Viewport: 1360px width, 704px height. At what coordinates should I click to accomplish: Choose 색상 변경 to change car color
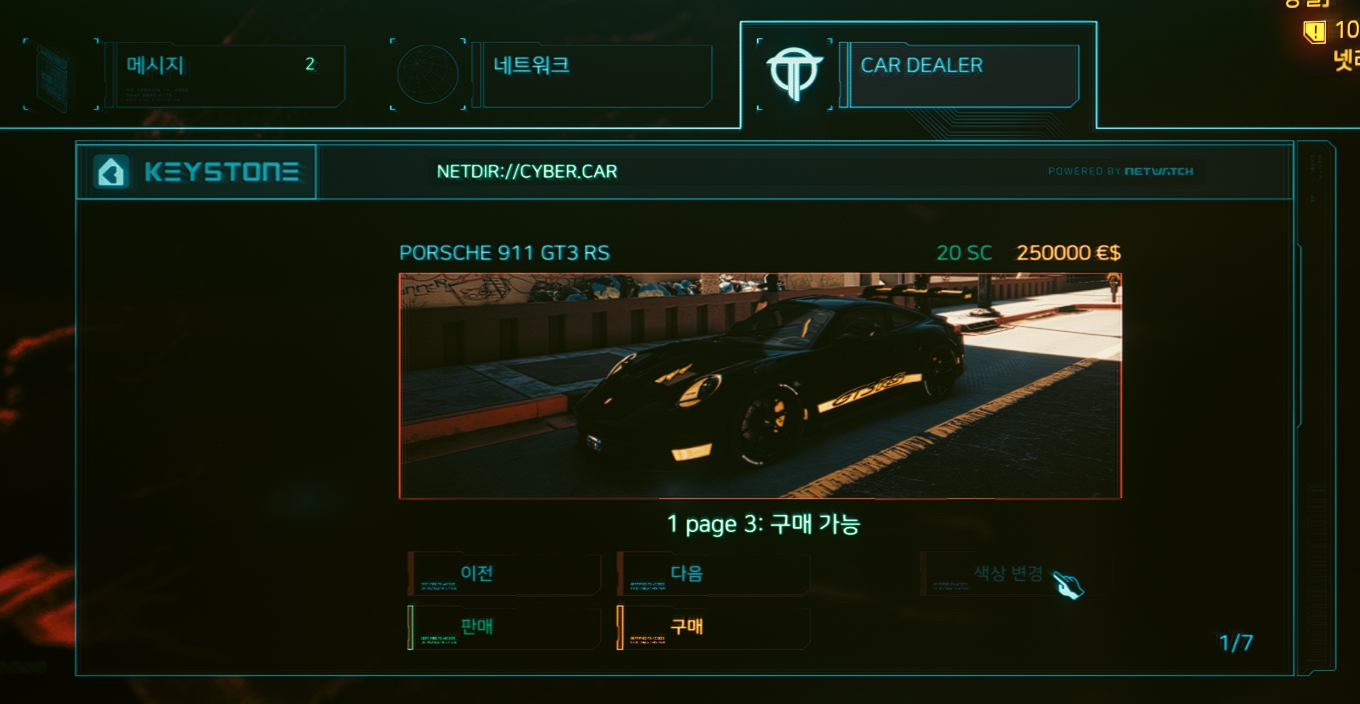[1012, 574]
